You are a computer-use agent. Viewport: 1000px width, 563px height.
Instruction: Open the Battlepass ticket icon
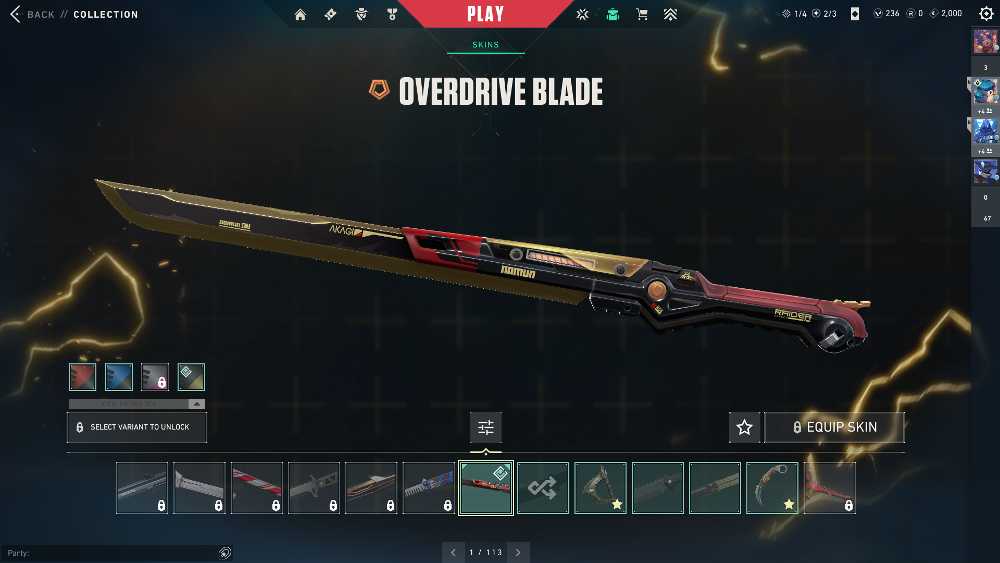(x=331, y=14)
